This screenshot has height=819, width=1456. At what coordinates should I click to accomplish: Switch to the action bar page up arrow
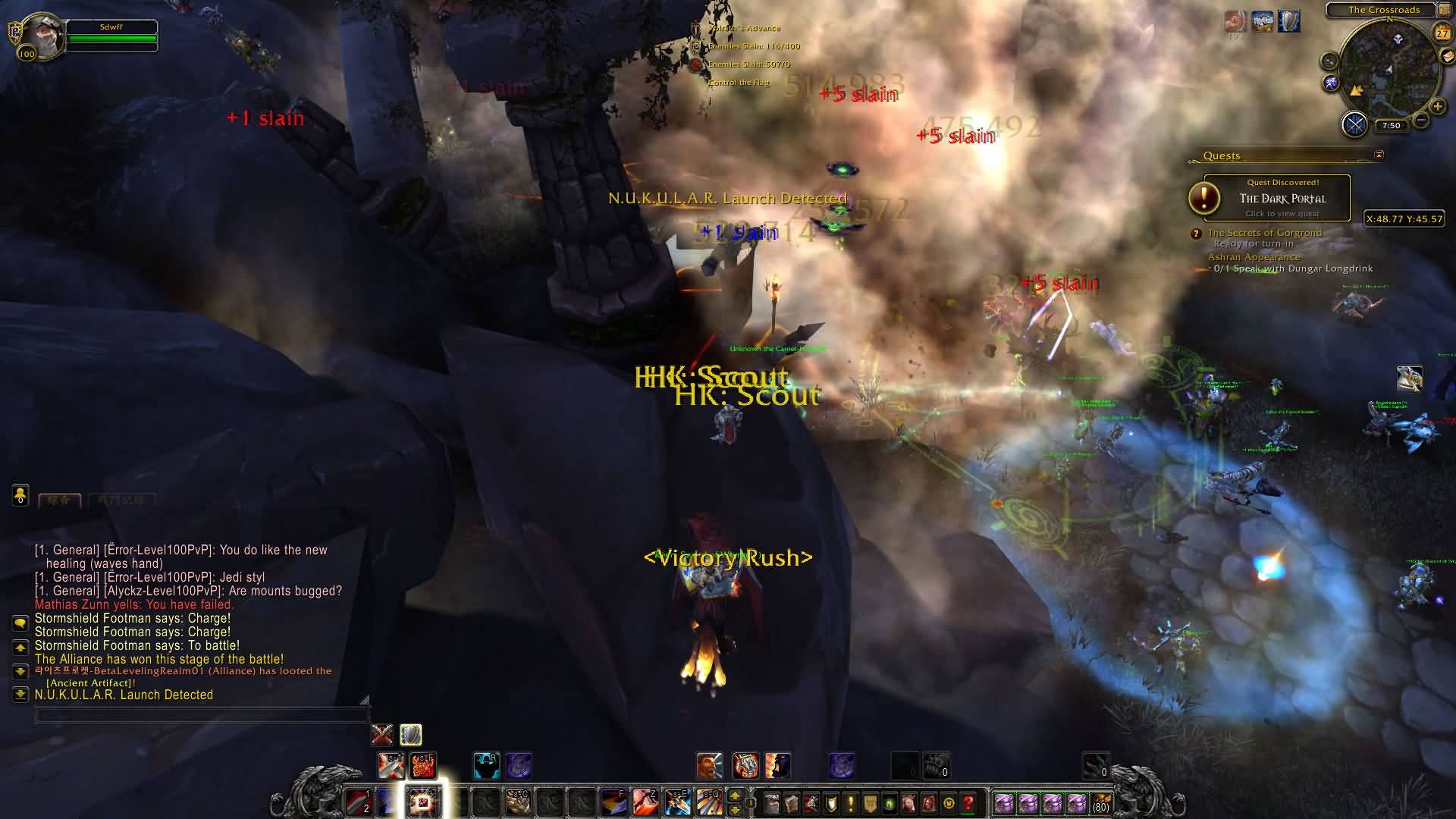(x=734, y=795)
